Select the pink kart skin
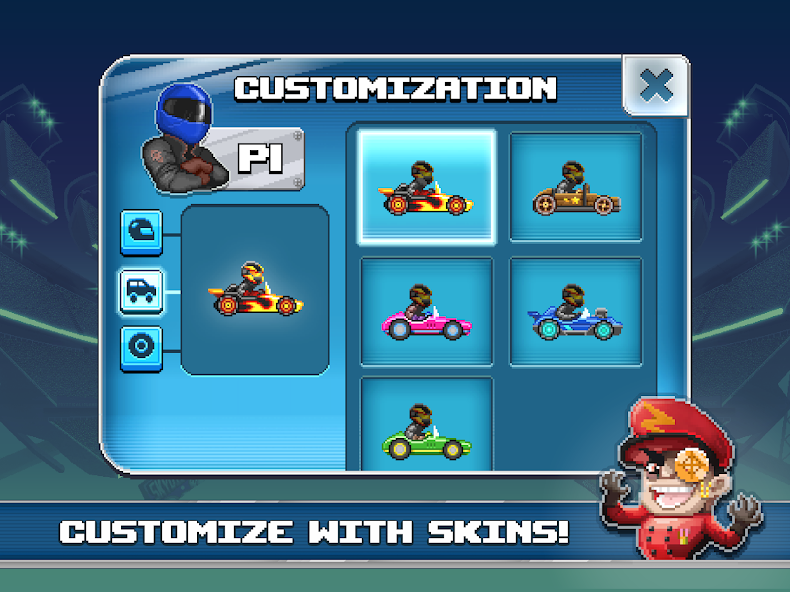790x592 pixels. pyautogui.click(x=427, y=311)
